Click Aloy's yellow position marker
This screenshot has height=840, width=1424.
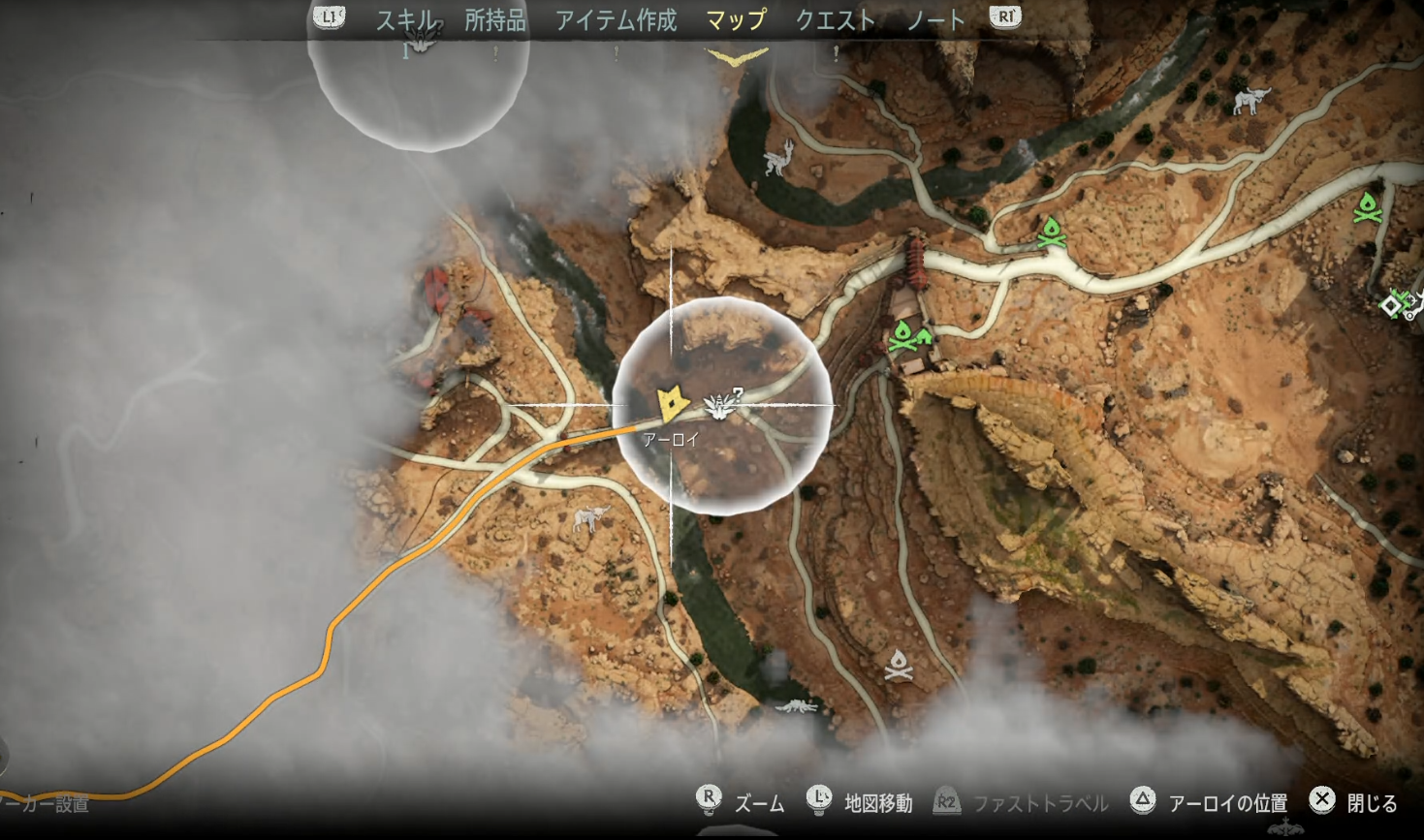pyautogui.click(x=671, y=404)
